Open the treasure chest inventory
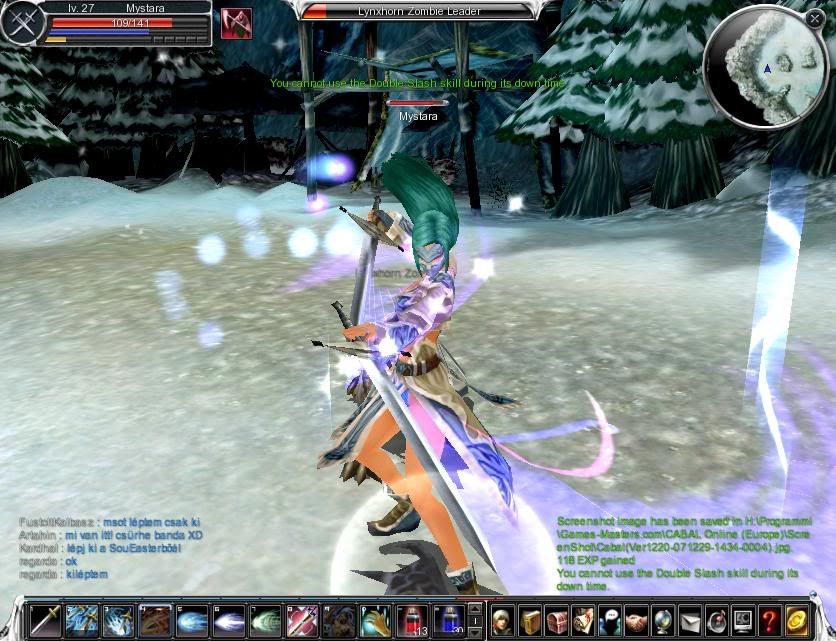The height and width of the screenshot is (641, 836). click(557, 620)
